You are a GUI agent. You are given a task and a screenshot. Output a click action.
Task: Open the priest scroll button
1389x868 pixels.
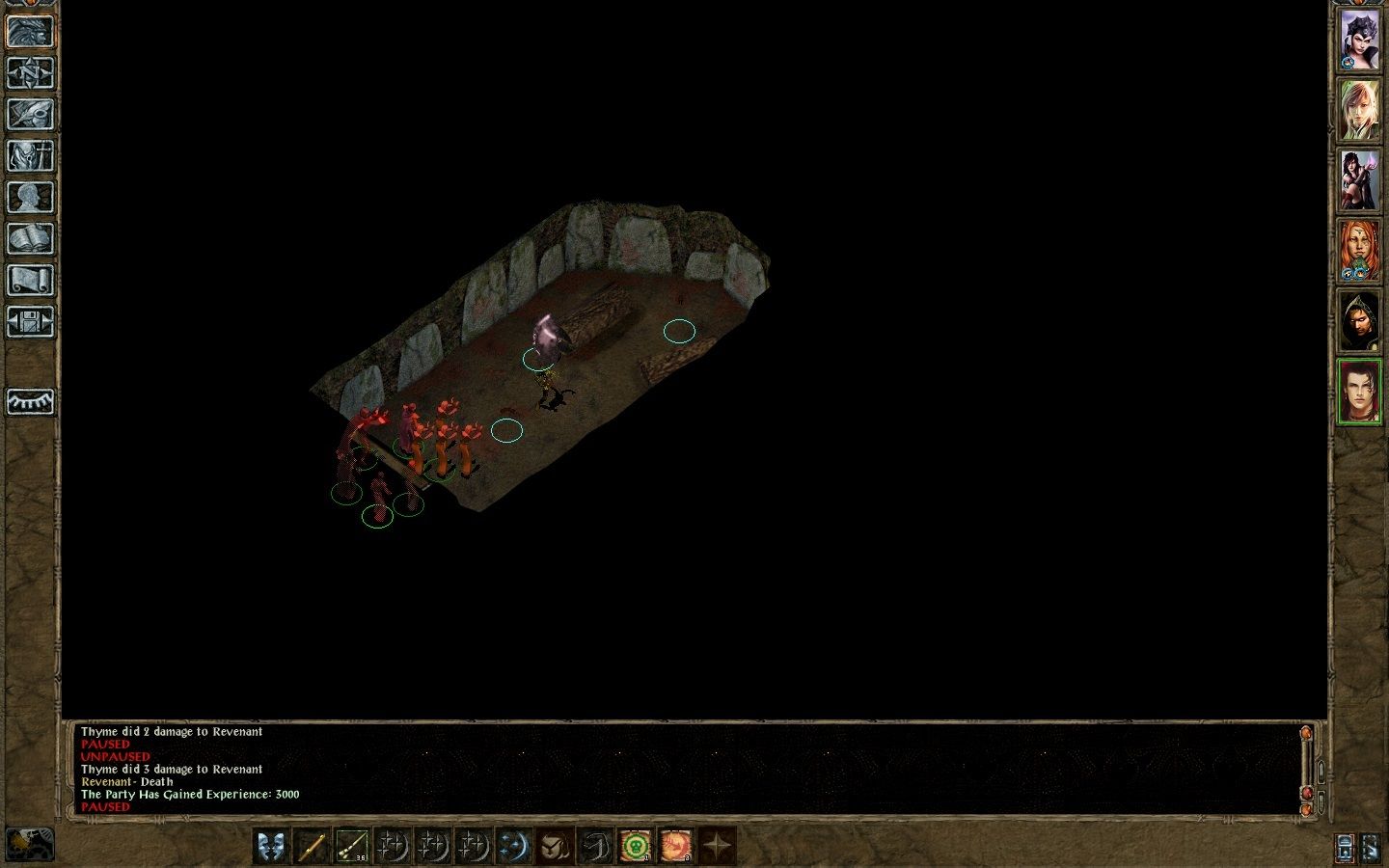30,280
